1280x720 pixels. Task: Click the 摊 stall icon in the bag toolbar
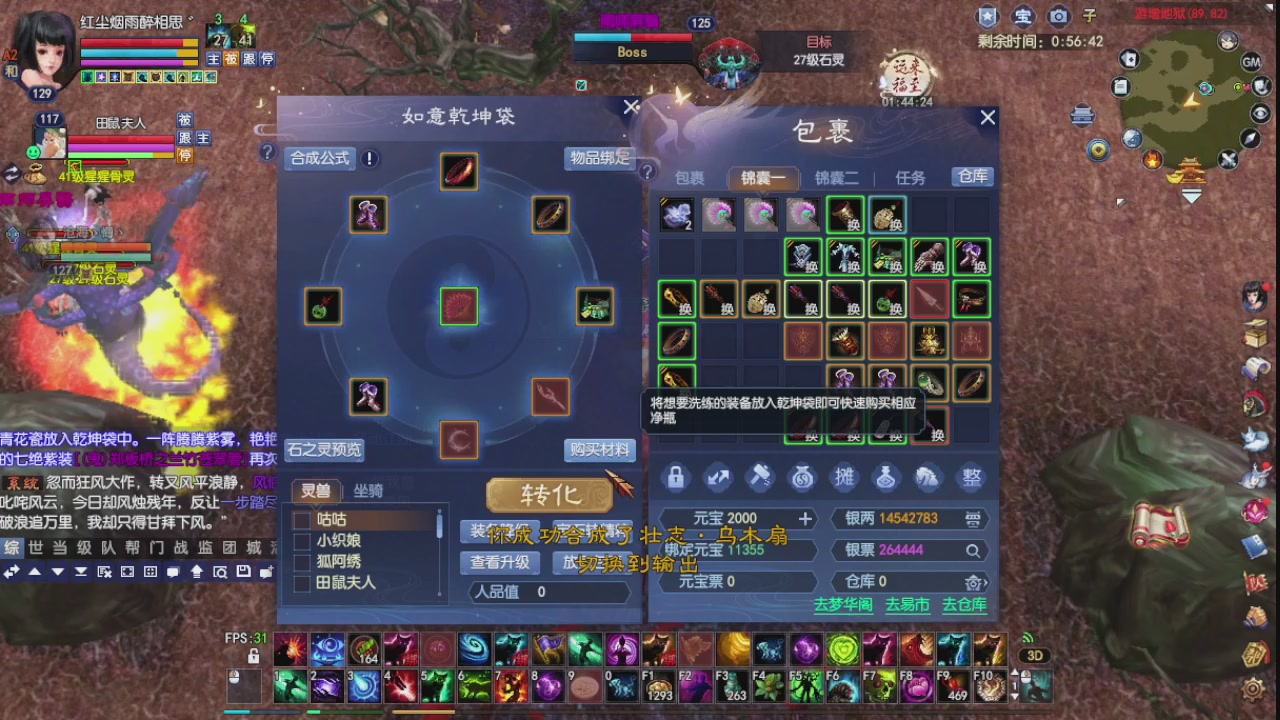click(x=845, y=477)
